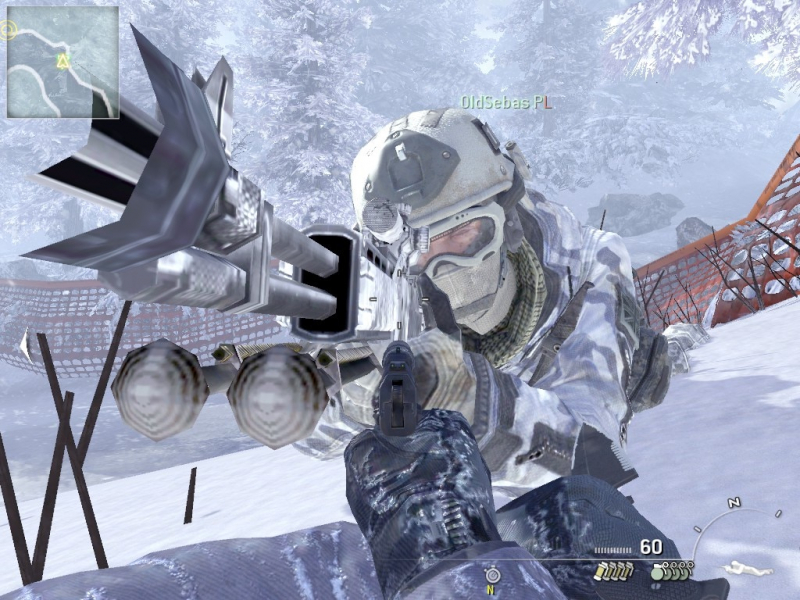Click the yellow player arrow on the minimap
Screen dimensions: 800x600
63,63
